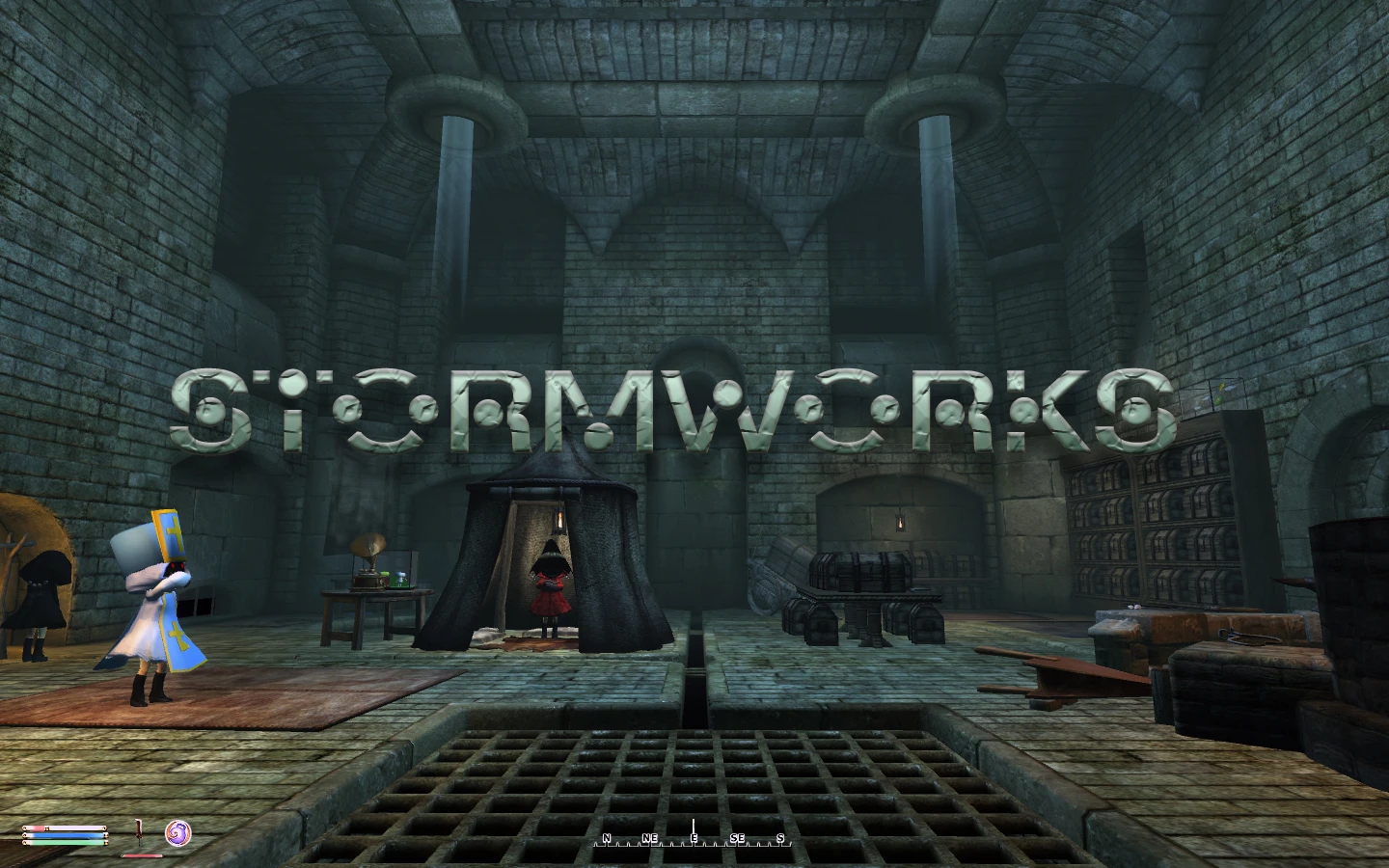Click the green fatigue bar
The image size is (1389, 868).
coord(66,843)
